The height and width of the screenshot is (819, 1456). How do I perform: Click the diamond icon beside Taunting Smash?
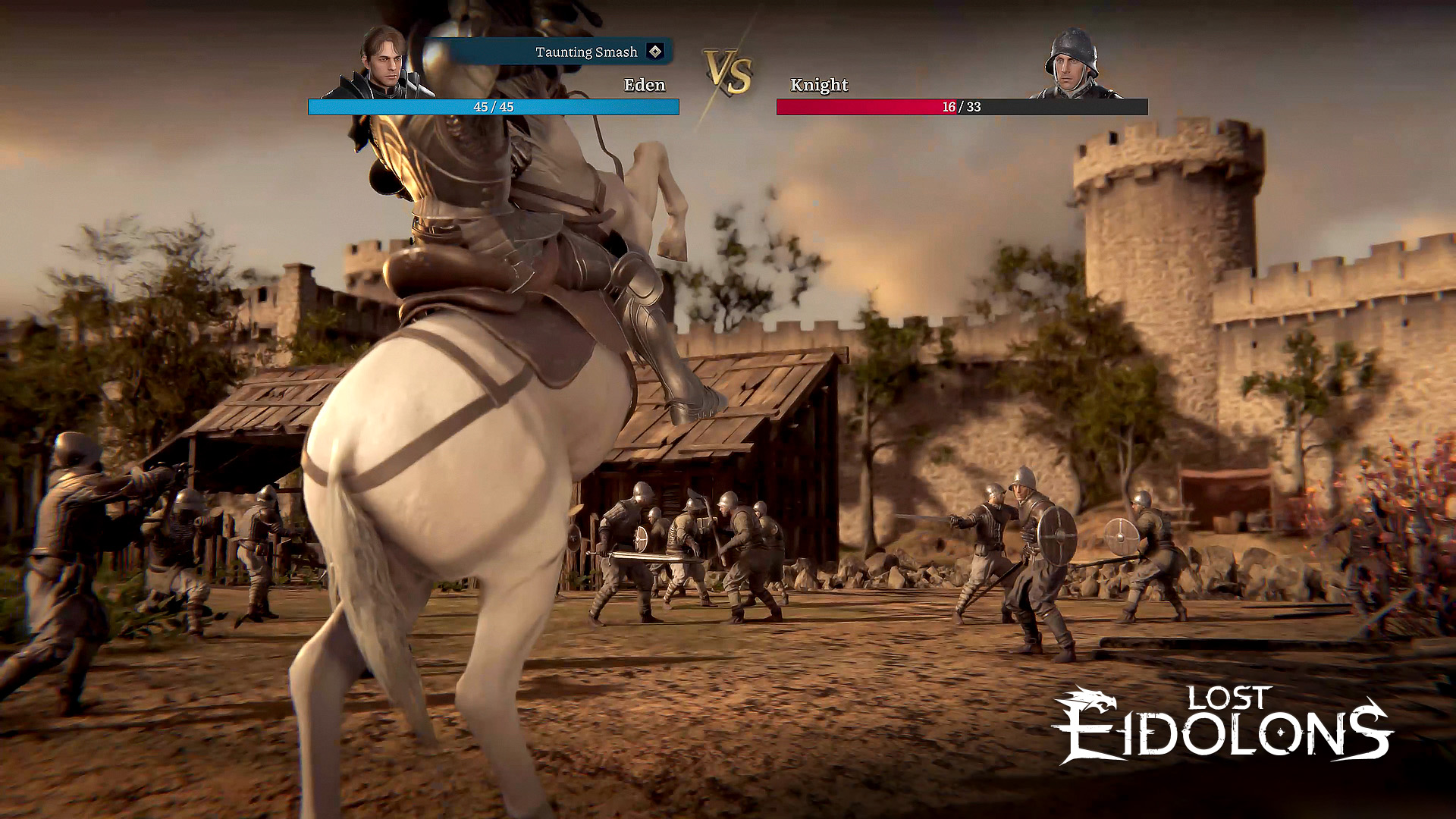coord(655,52)
